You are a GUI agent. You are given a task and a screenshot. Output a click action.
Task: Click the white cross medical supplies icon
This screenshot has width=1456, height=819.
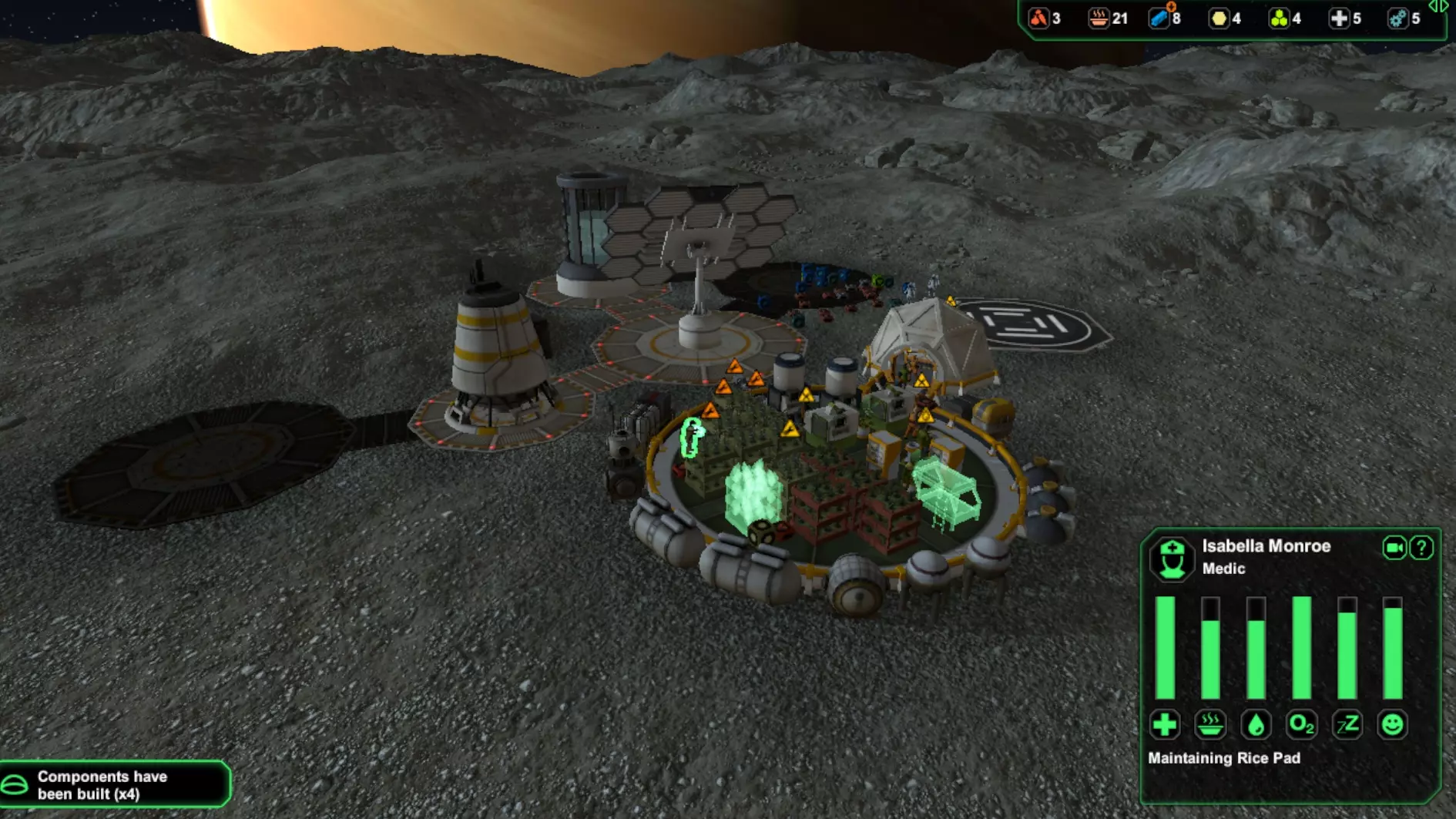click(x=1339, y=18)
